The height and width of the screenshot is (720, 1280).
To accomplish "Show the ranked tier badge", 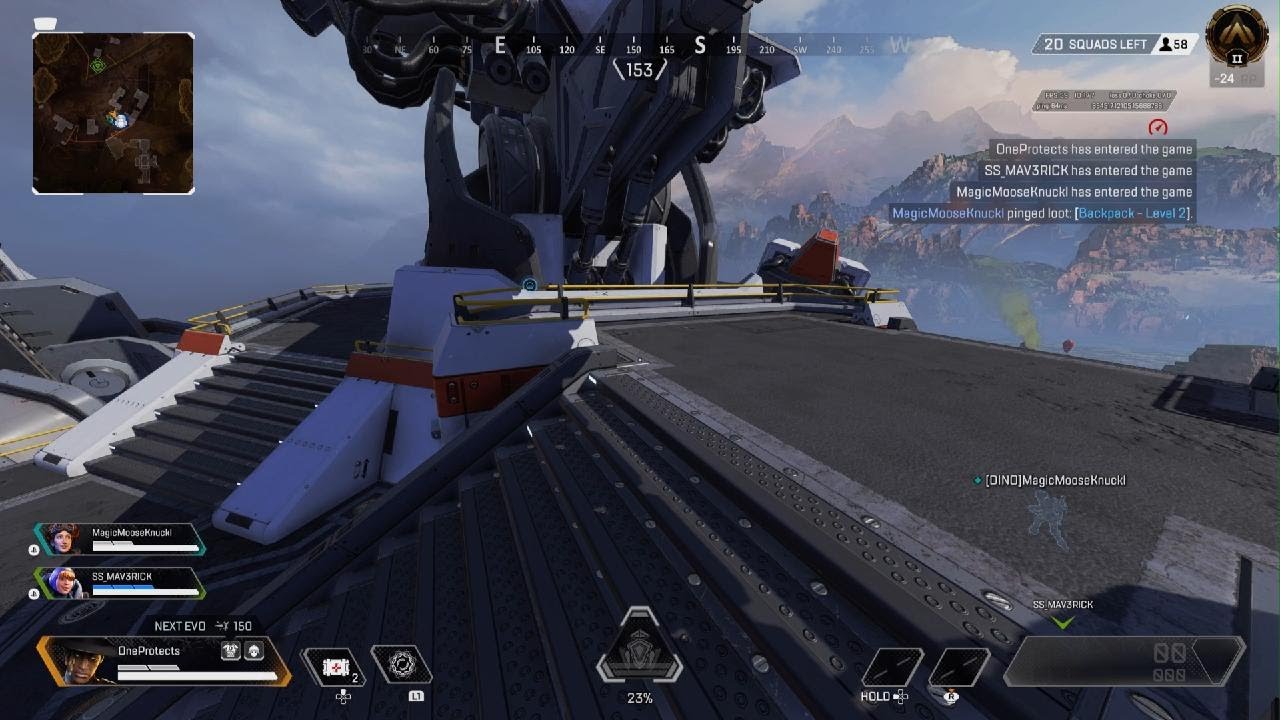I will click(1236, 38).
